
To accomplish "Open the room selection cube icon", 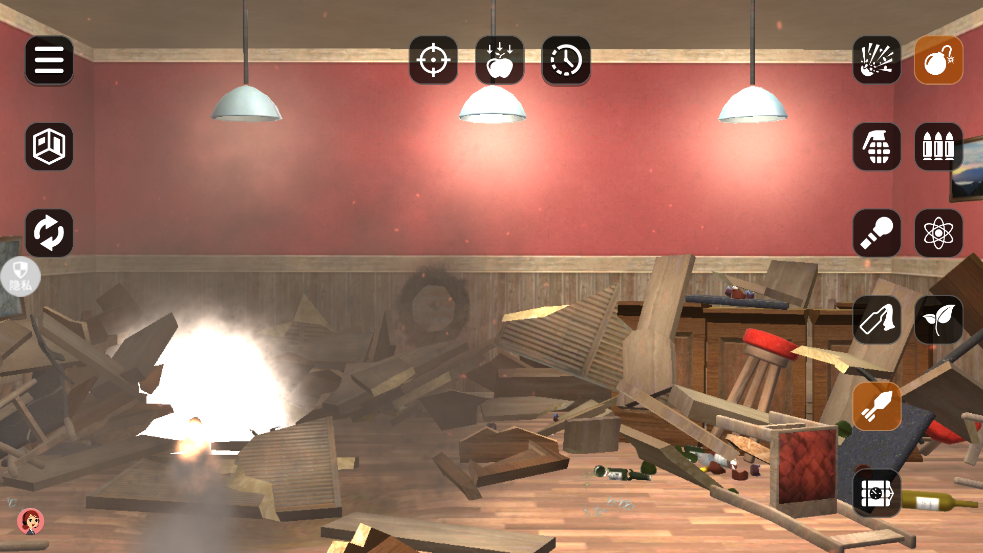I will 49,147.
